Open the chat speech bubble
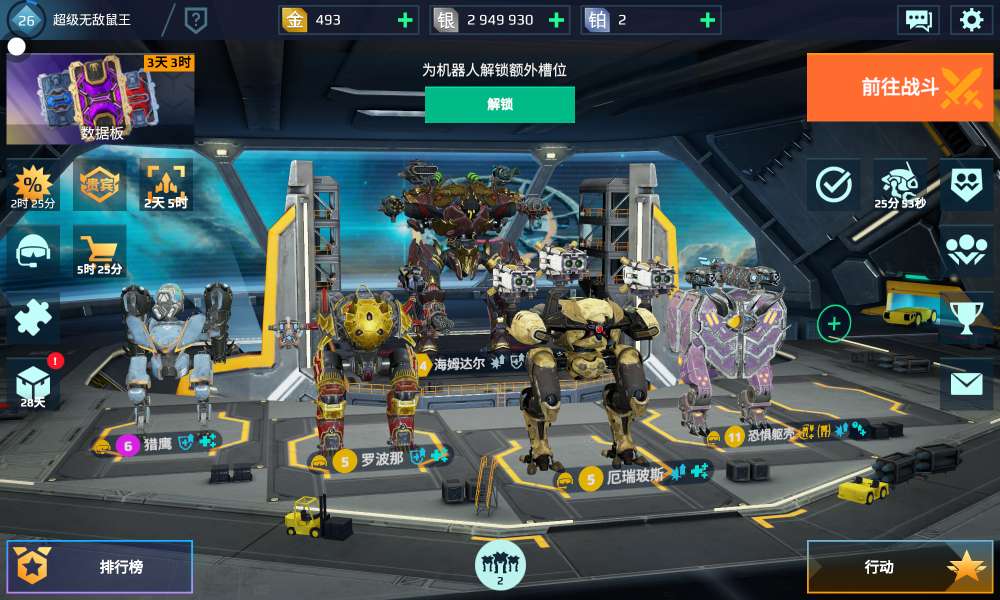Image resolution: width=1000 pixels, height=600 pixels. 917,19
